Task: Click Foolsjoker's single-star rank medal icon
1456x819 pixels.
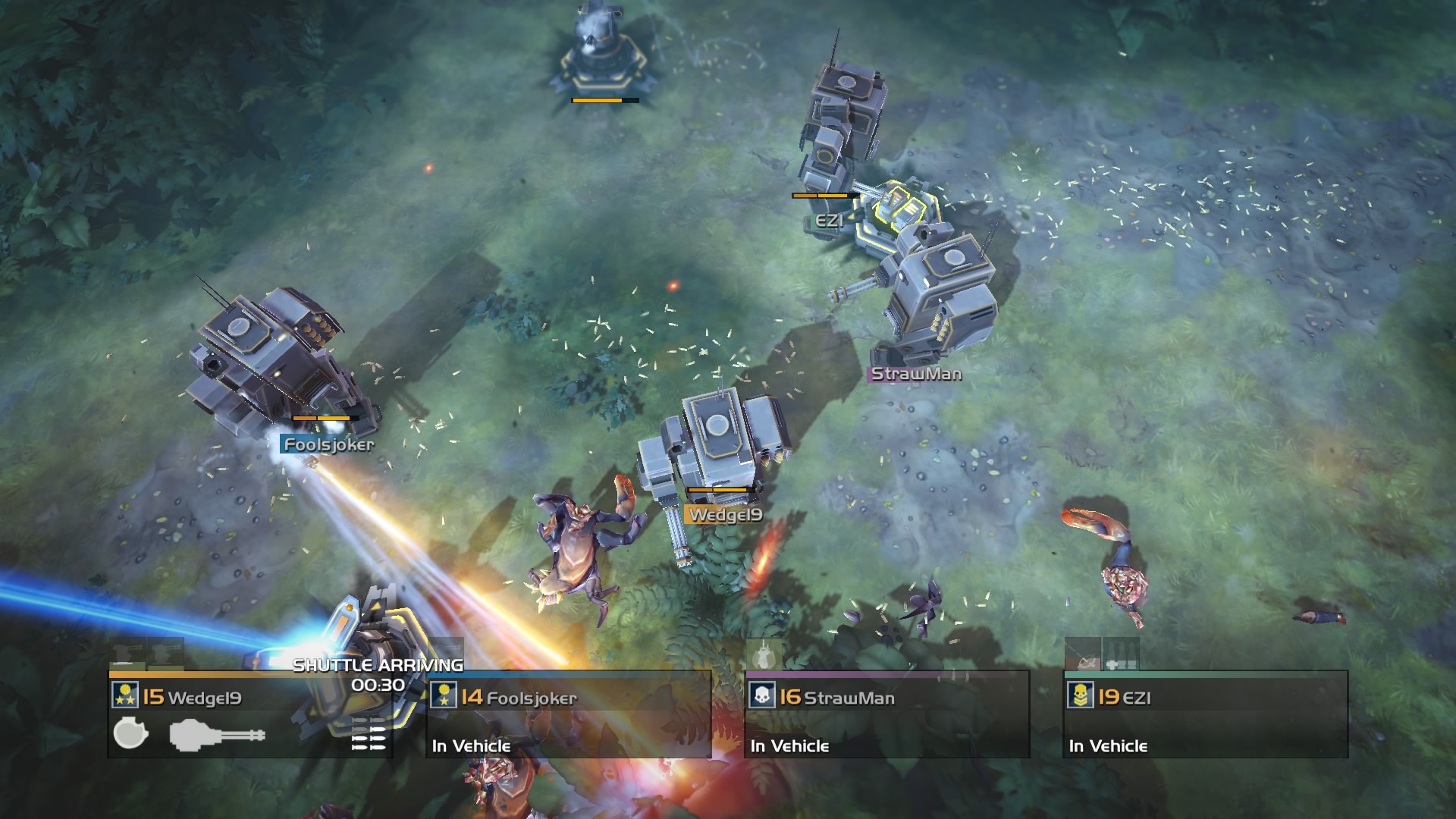Action: (443, 695)
